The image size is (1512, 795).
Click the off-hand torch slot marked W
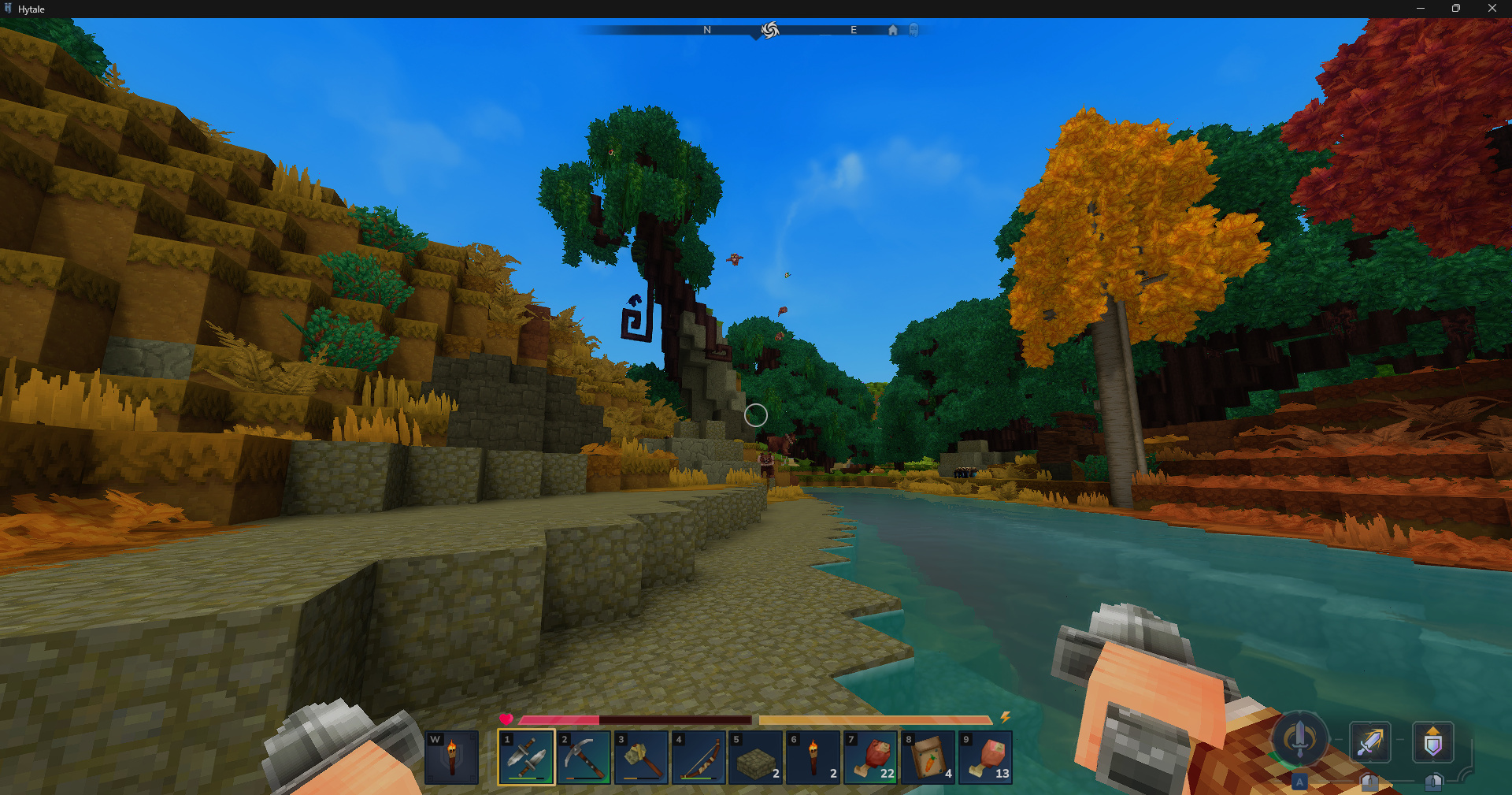click(451, 757)
